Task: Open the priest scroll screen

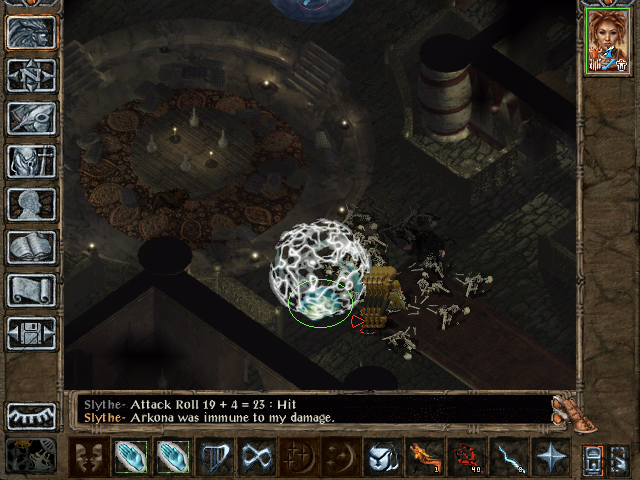Action: pos(31,290)
